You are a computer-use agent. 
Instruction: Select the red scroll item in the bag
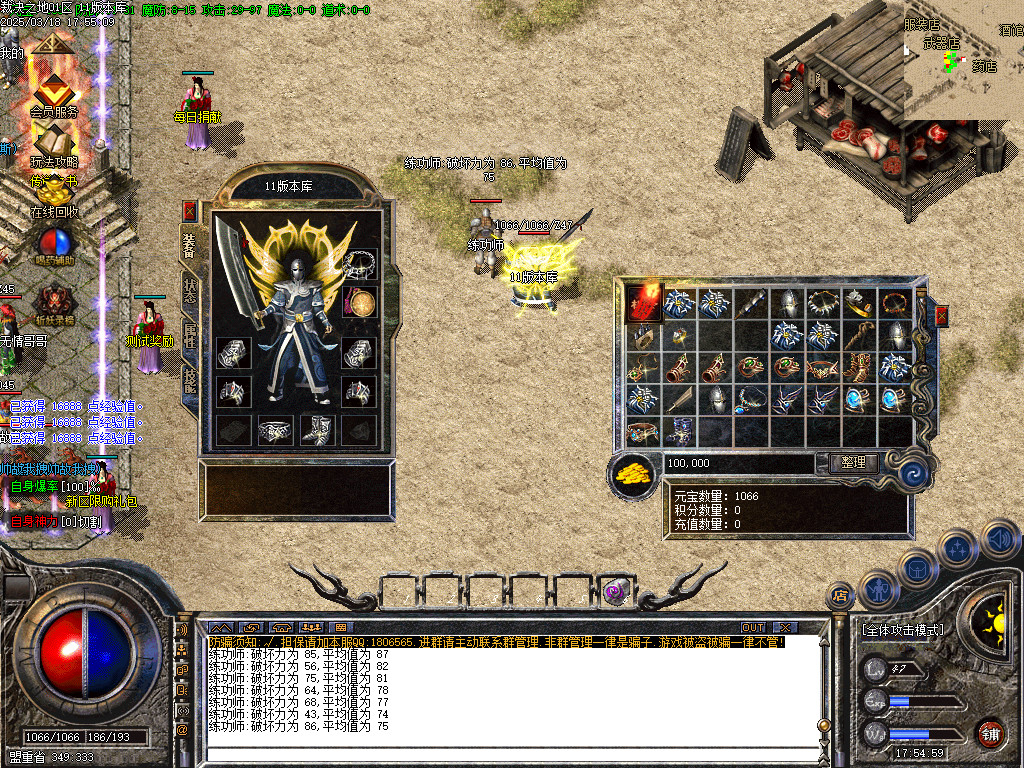pos(644,302)
